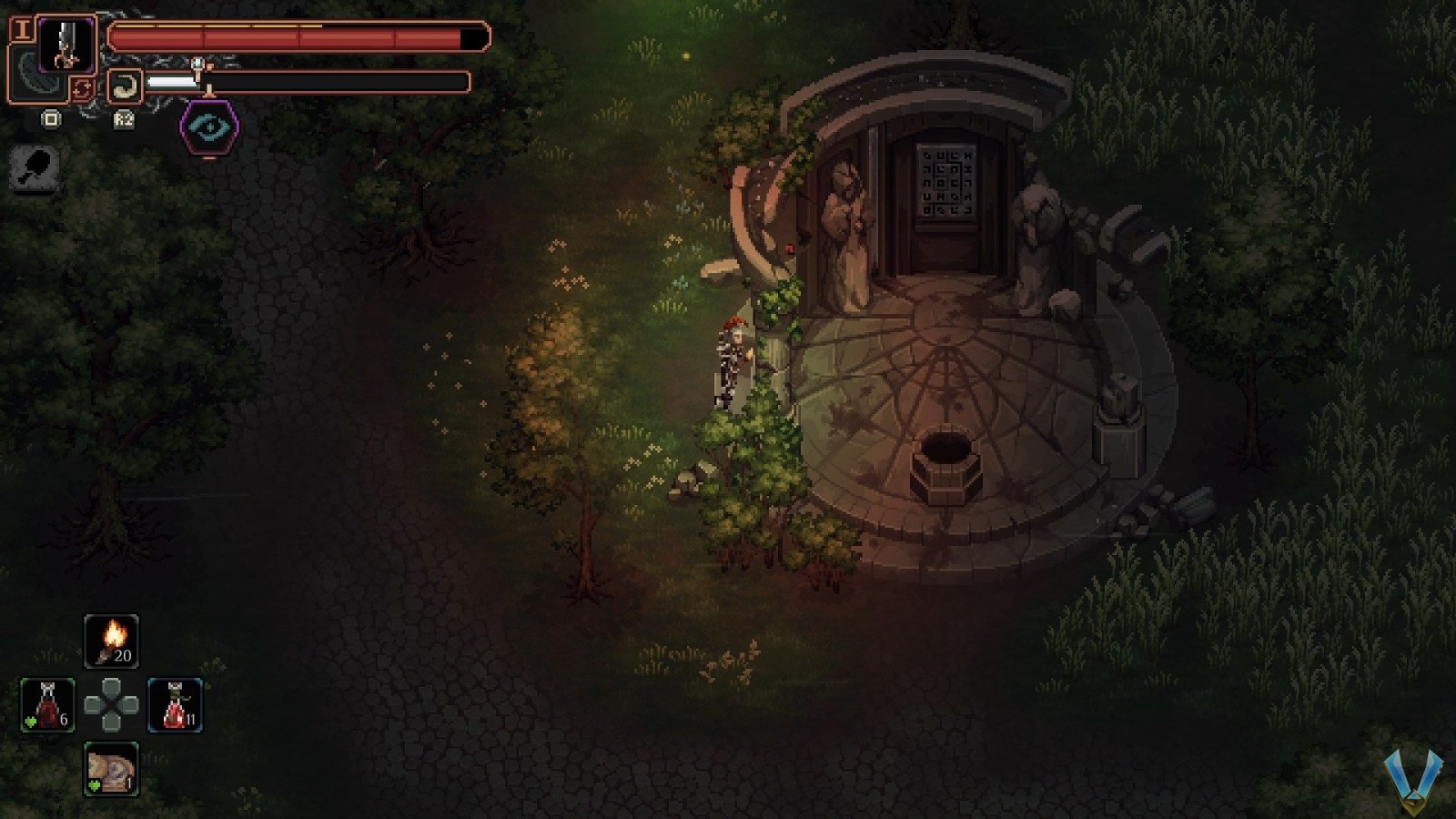Click the D-pad quick-select indicator
The height and width of the screenshot is (819, 1456).
click(109, 703)
